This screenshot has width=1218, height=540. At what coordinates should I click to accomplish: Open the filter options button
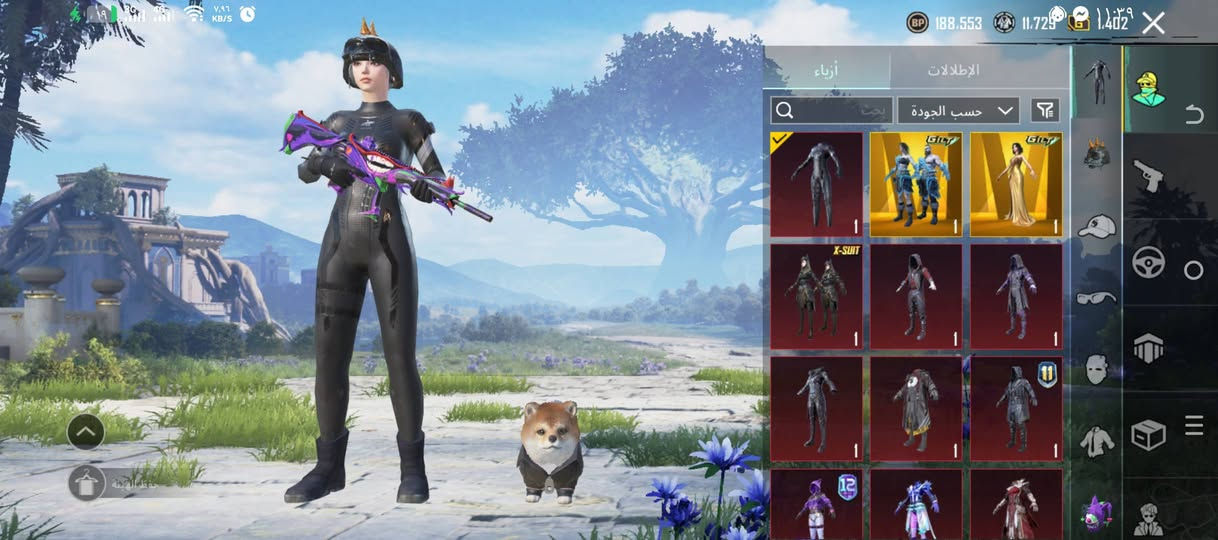pos(1045,110)
